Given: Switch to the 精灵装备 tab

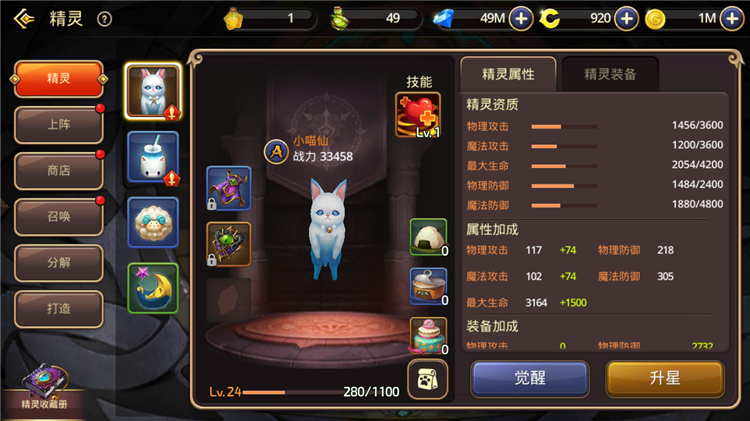Looking at the screenshot, I should pyautogui.click(x=609, y=73).
